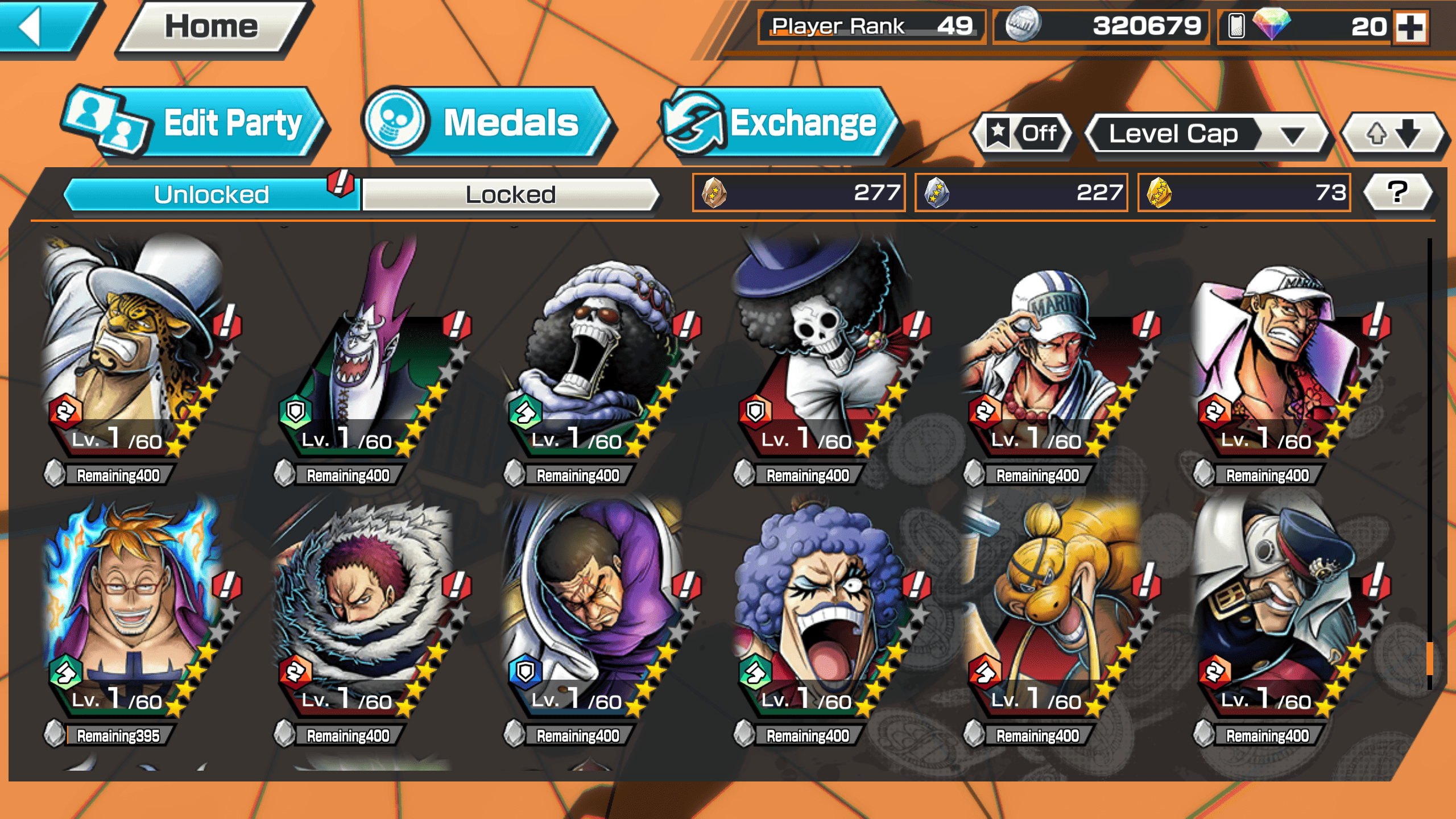Open the Edit Party menu
1456x819 pixels.
pyautogui.click(x=193, y=122)
